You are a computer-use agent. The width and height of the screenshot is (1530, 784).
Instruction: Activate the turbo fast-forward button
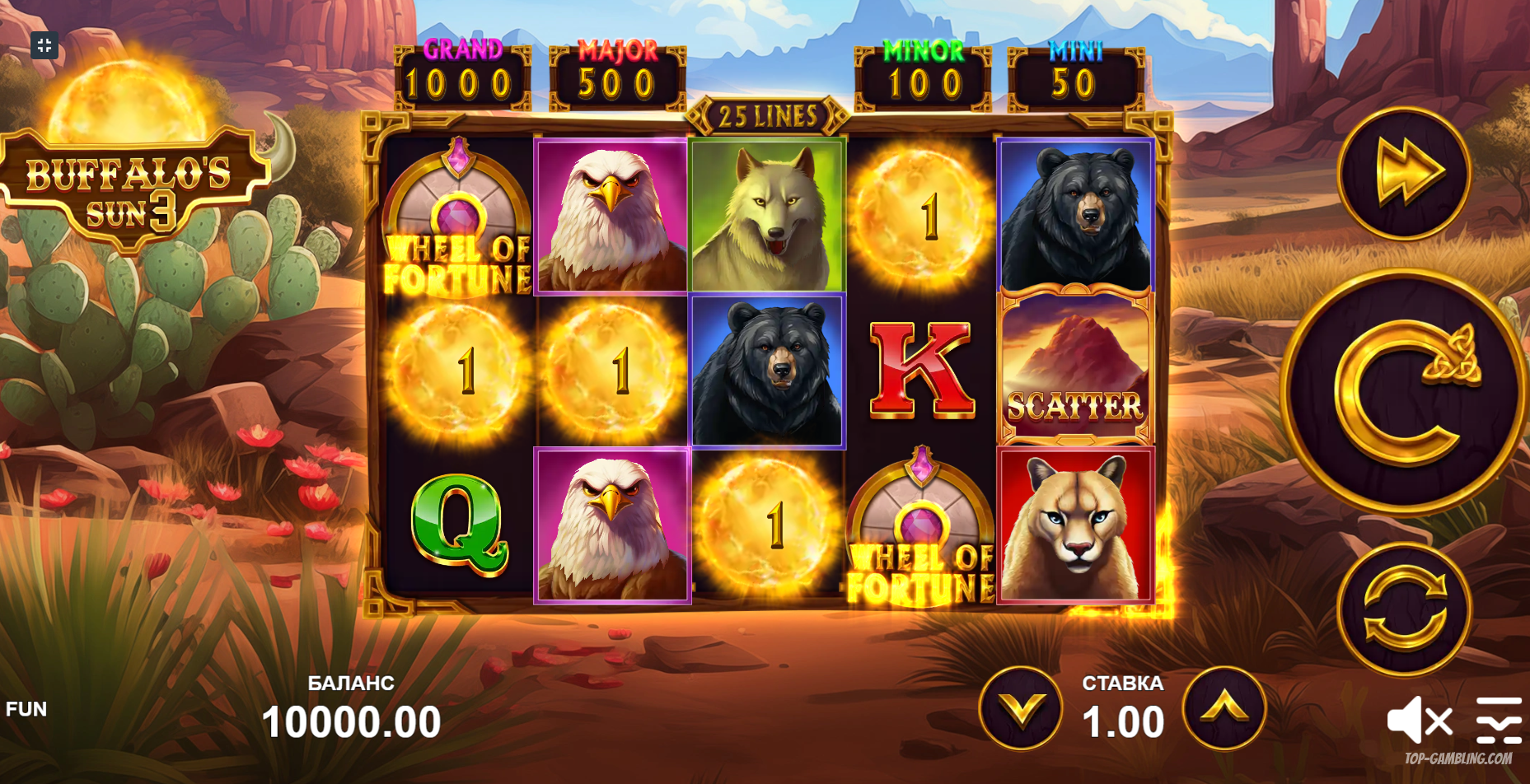click(x=1405, y=172)
